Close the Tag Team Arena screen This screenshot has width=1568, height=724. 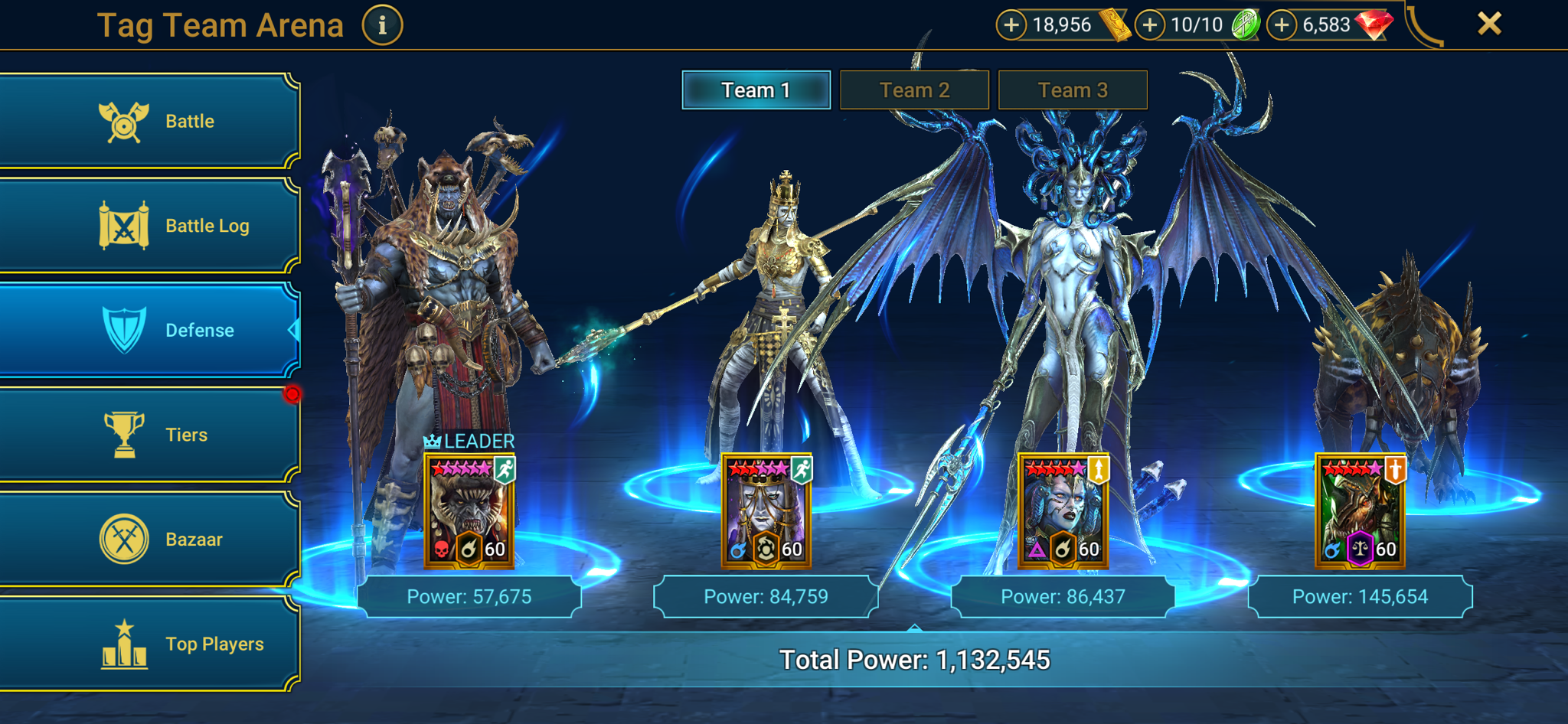click(1490, 23)
